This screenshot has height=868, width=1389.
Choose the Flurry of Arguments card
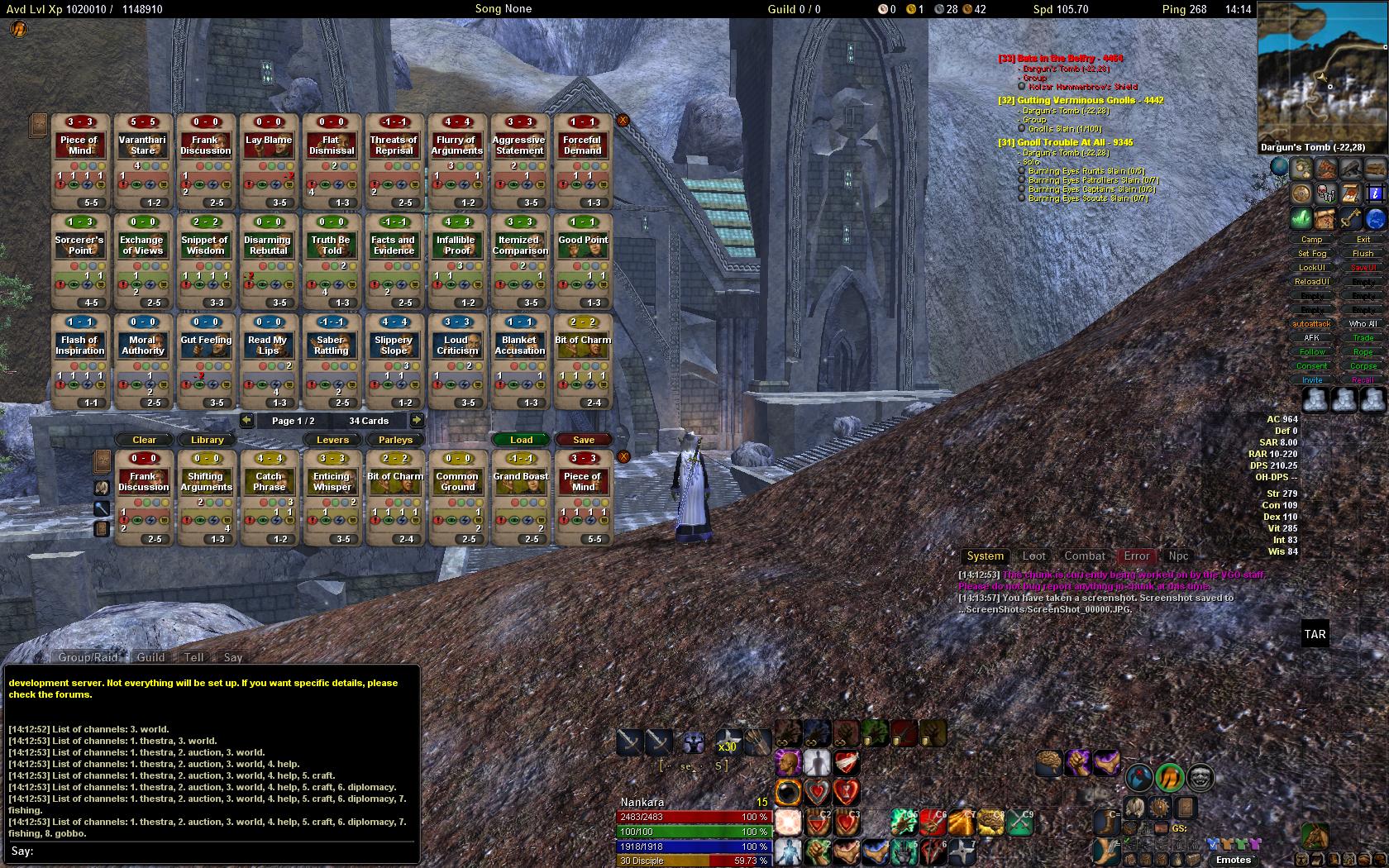pos(456,161)
